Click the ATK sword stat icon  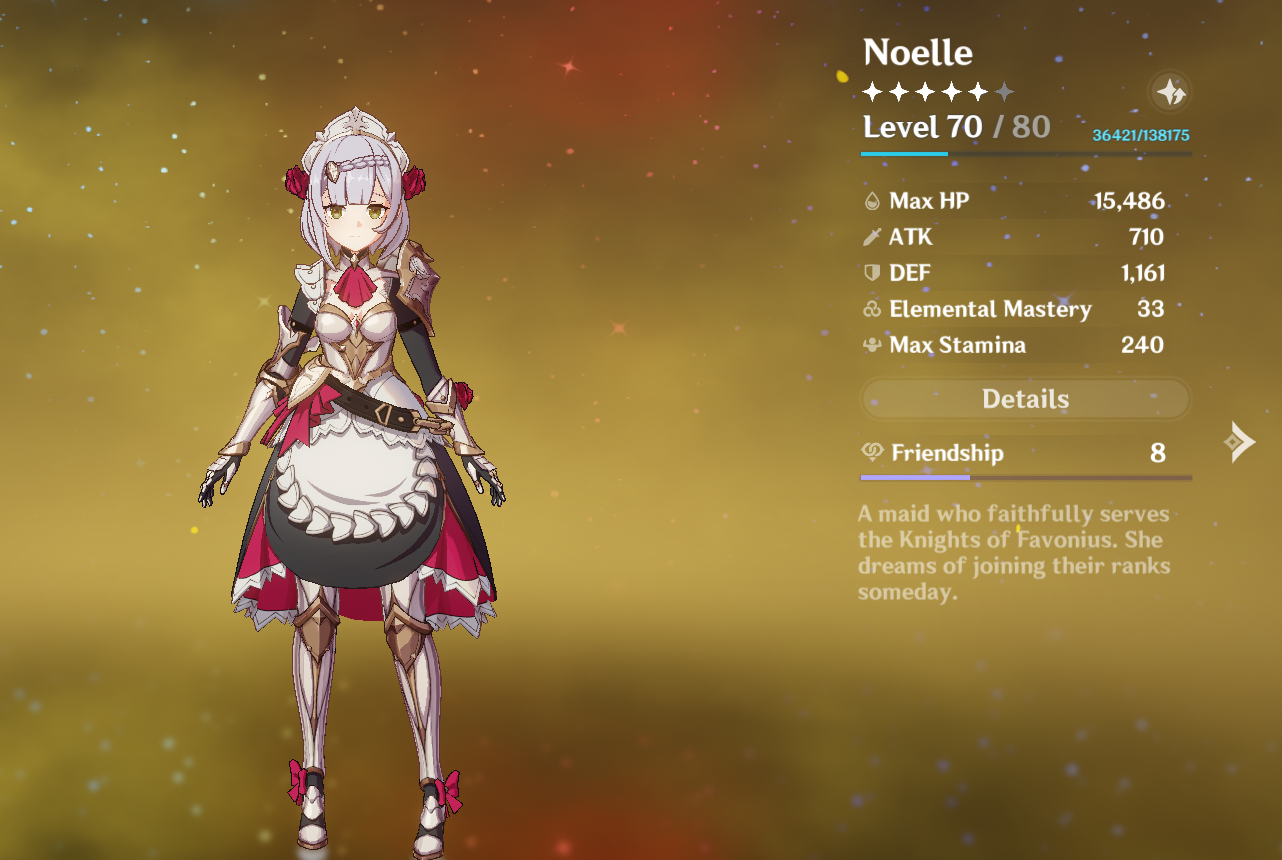(x=873, y=237)
